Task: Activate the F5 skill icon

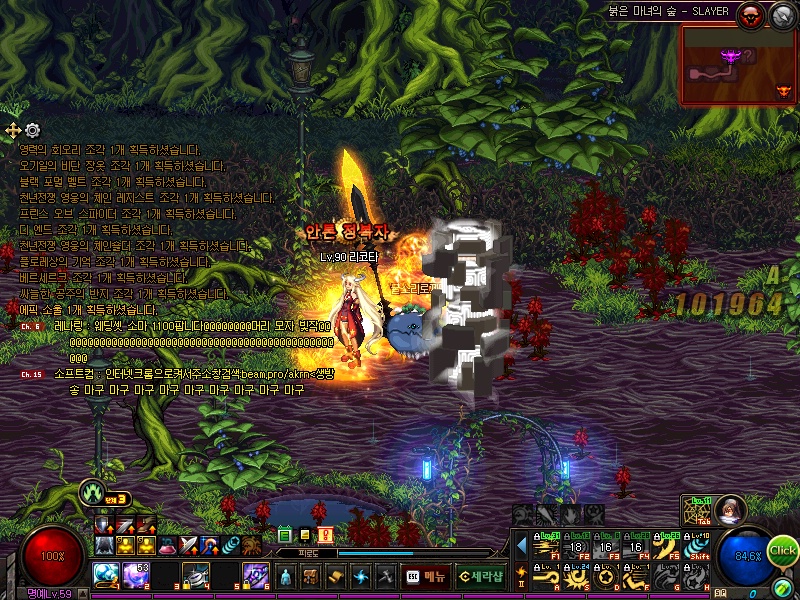Action: click(x=668, y=546)
